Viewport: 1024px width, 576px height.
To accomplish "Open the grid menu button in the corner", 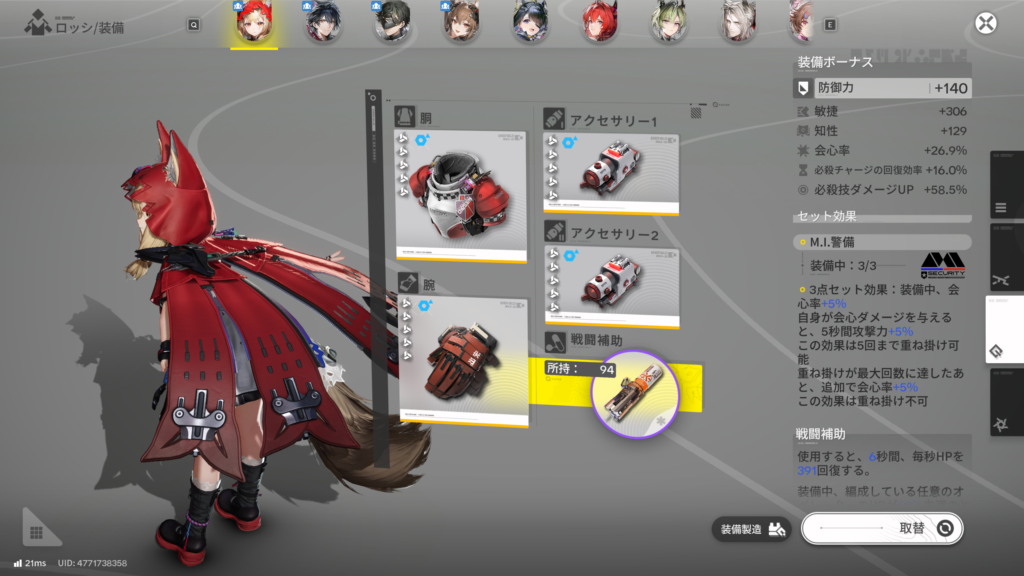I will pyautogui.click(x=36, y=532).
